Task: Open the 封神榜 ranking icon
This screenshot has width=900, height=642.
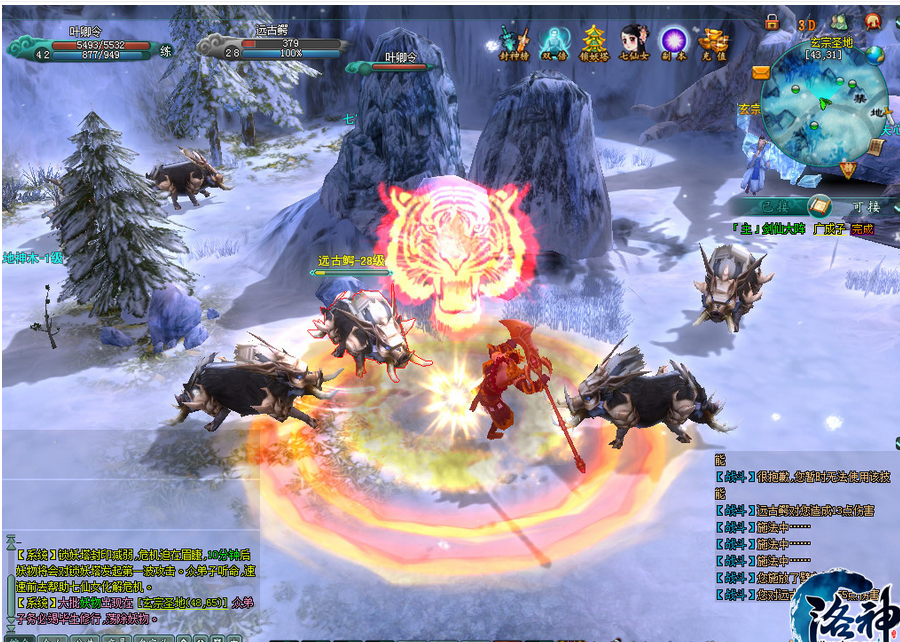Action: coord(512,43)
